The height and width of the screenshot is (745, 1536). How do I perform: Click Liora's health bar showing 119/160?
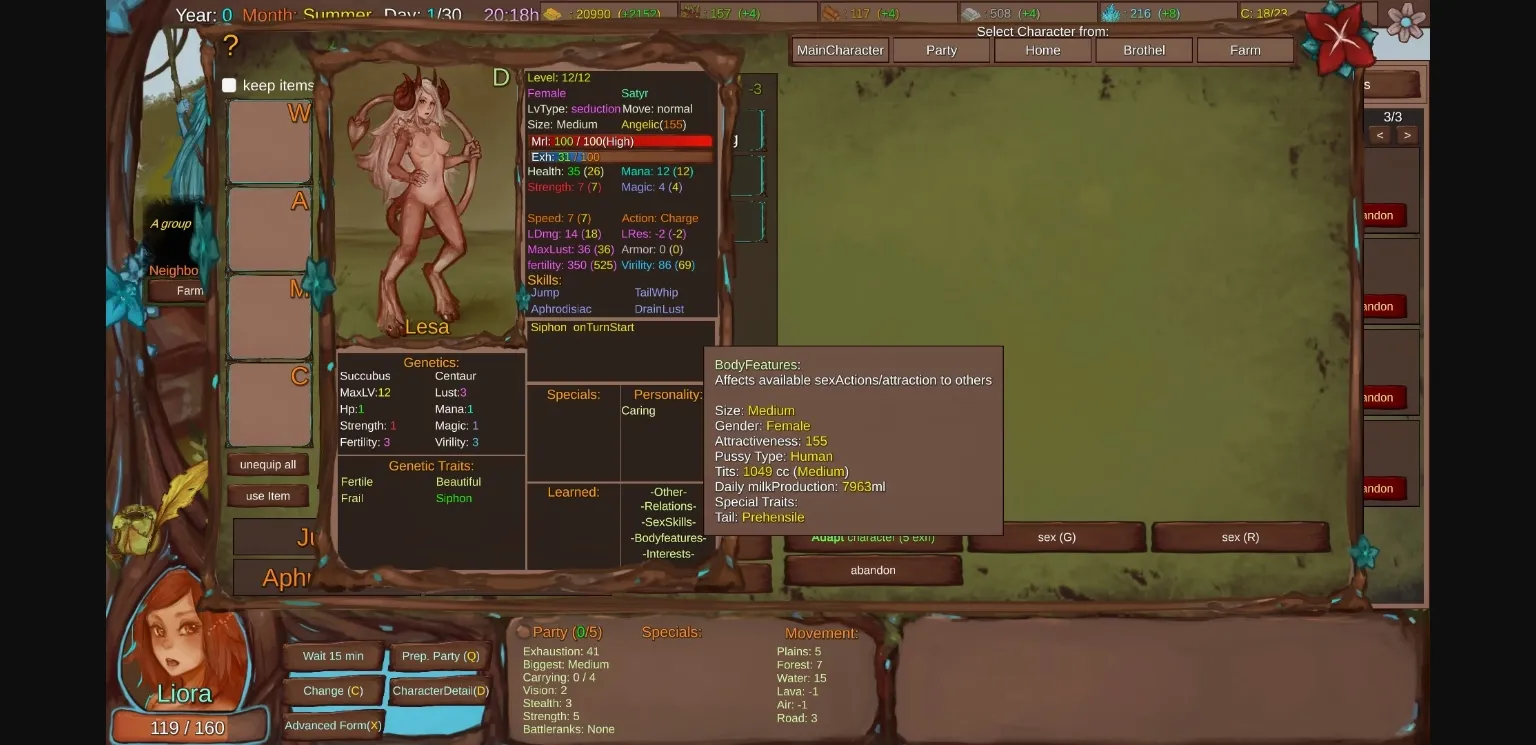tap(188, 727)
